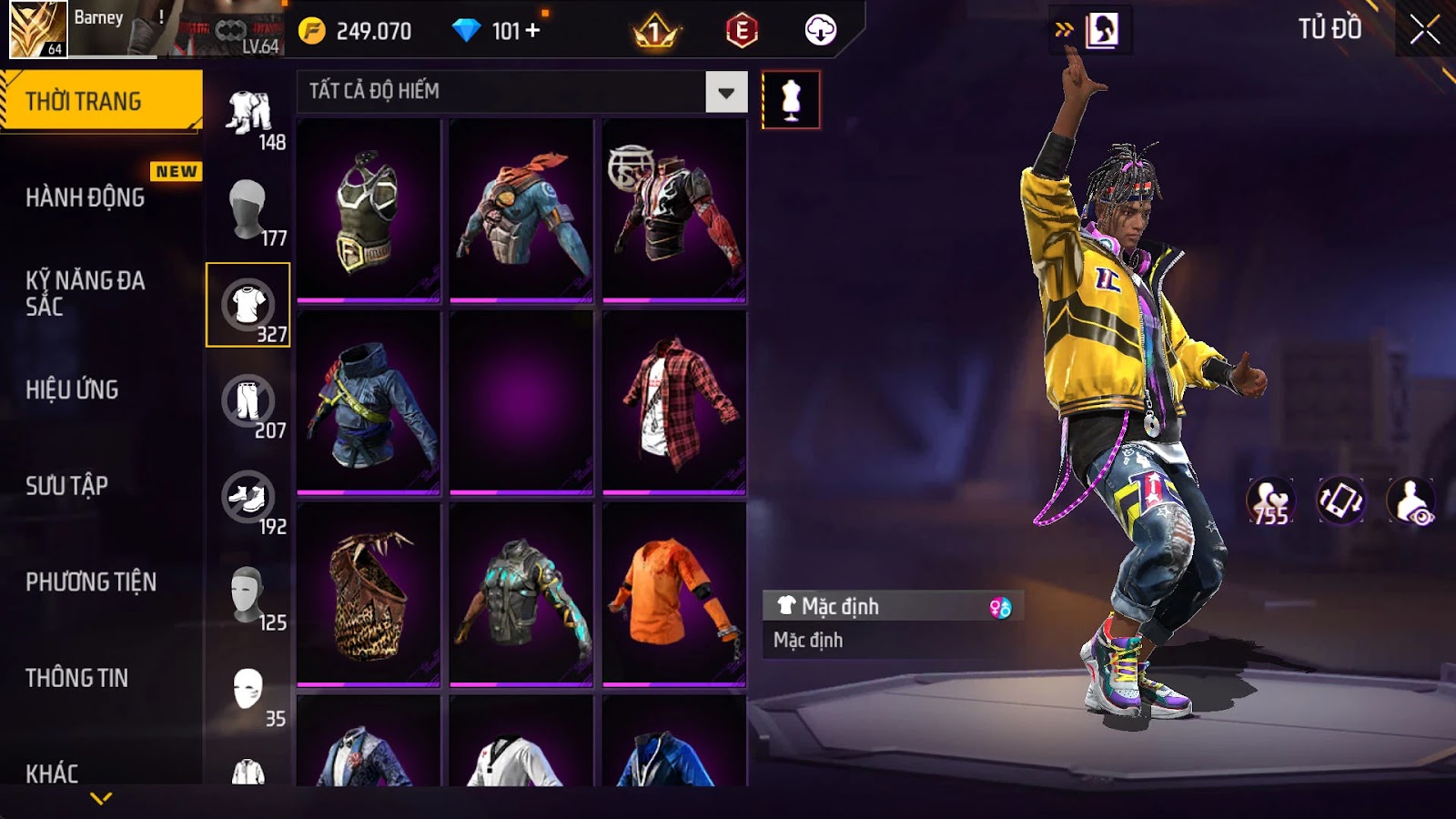Select the pants category icon
The image size is (1456, 819).
(248, 400)
